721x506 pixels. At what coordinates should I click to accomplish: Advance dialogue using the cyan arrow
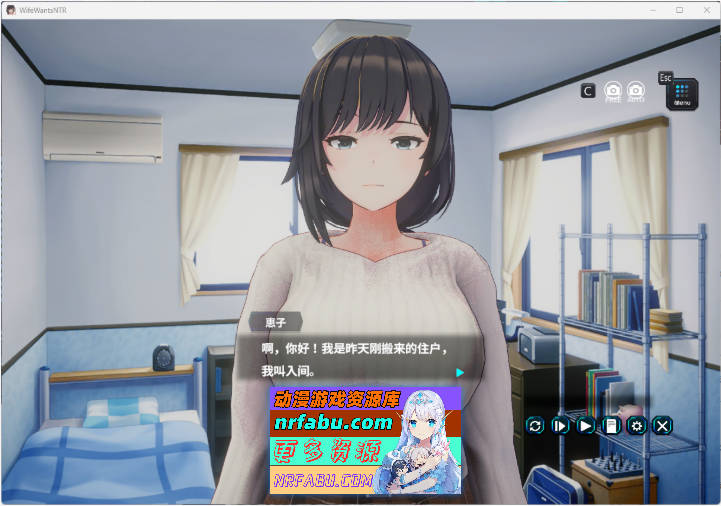tap(460, 373)
